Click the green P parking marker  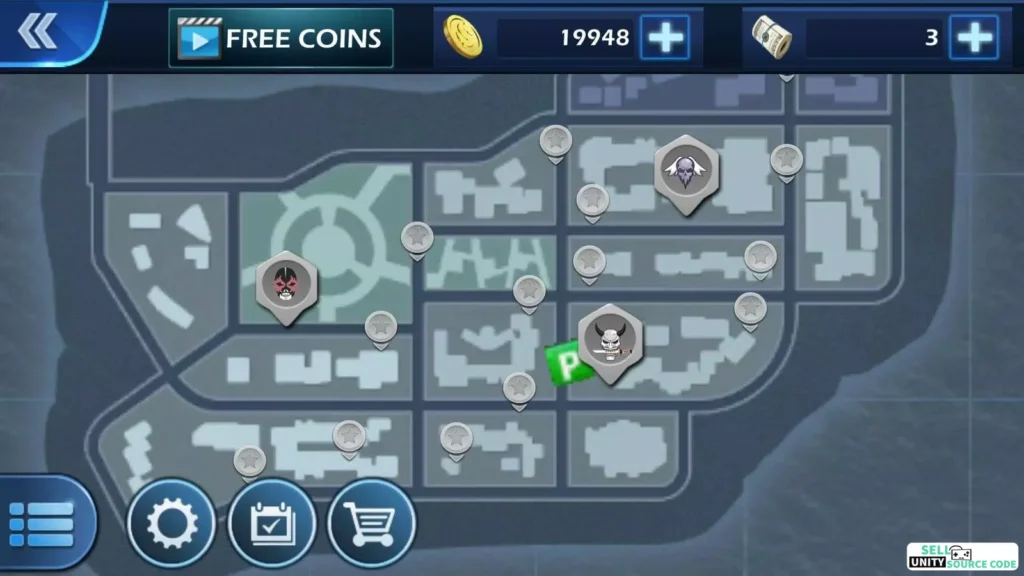[x=562, y=362]
